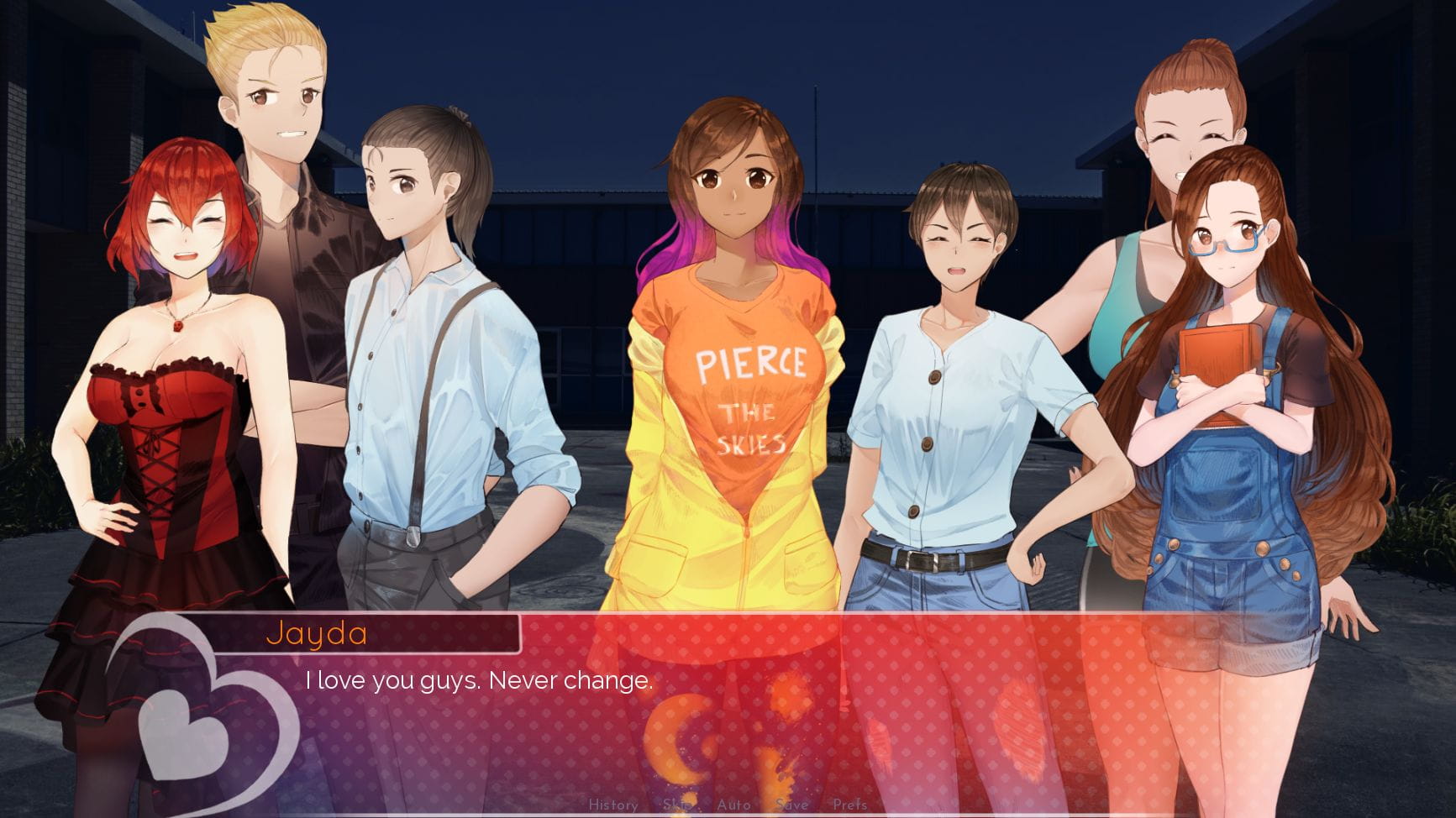
Task: Enable Auto-advance mode
Action: coord(734,805)
